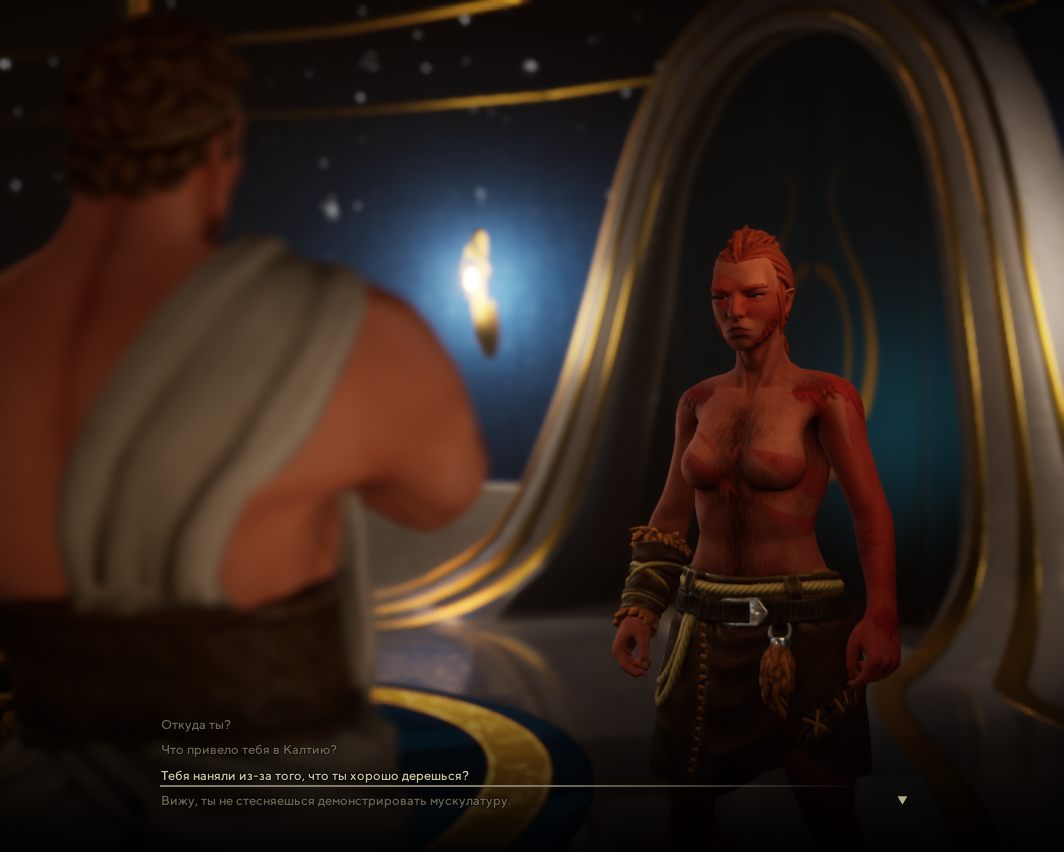Ask "Откуда ты?" dialogue option

(x=196, y=725)
